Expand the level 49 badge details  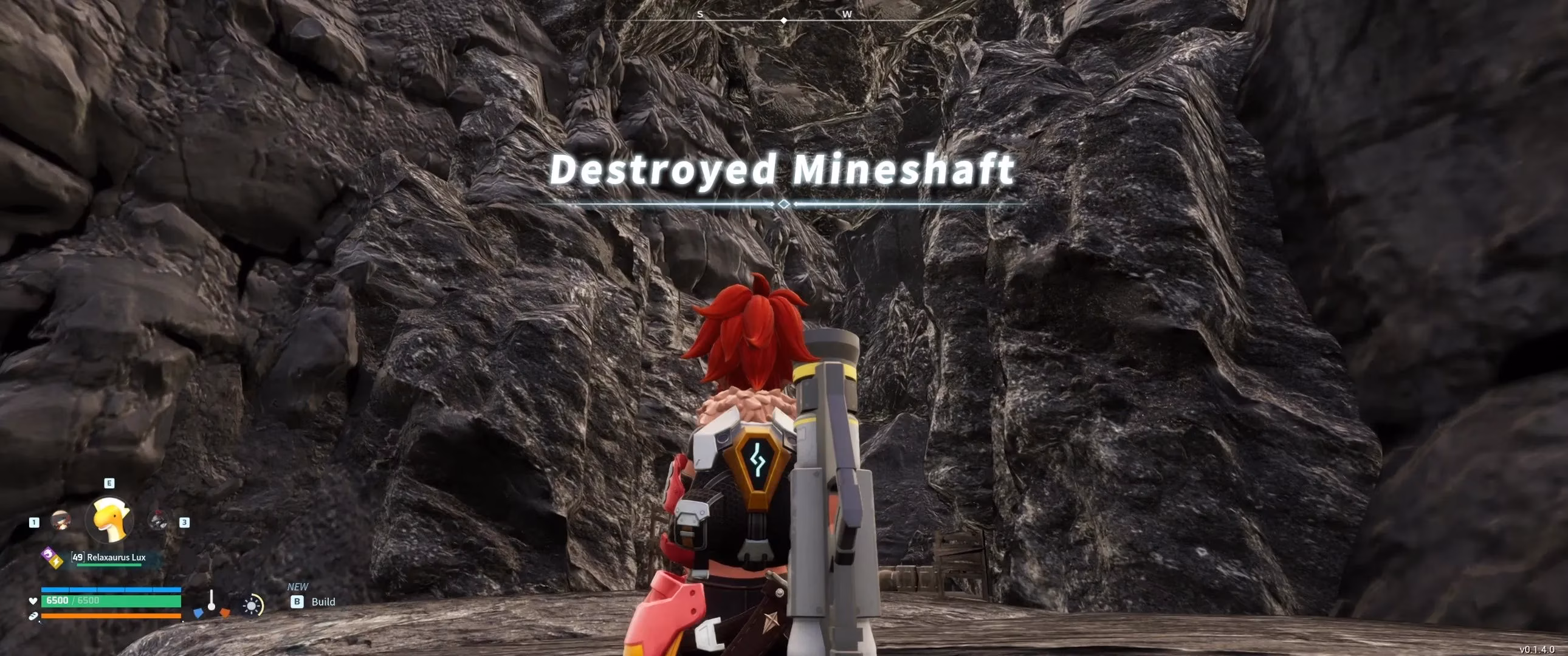(77, 558)
